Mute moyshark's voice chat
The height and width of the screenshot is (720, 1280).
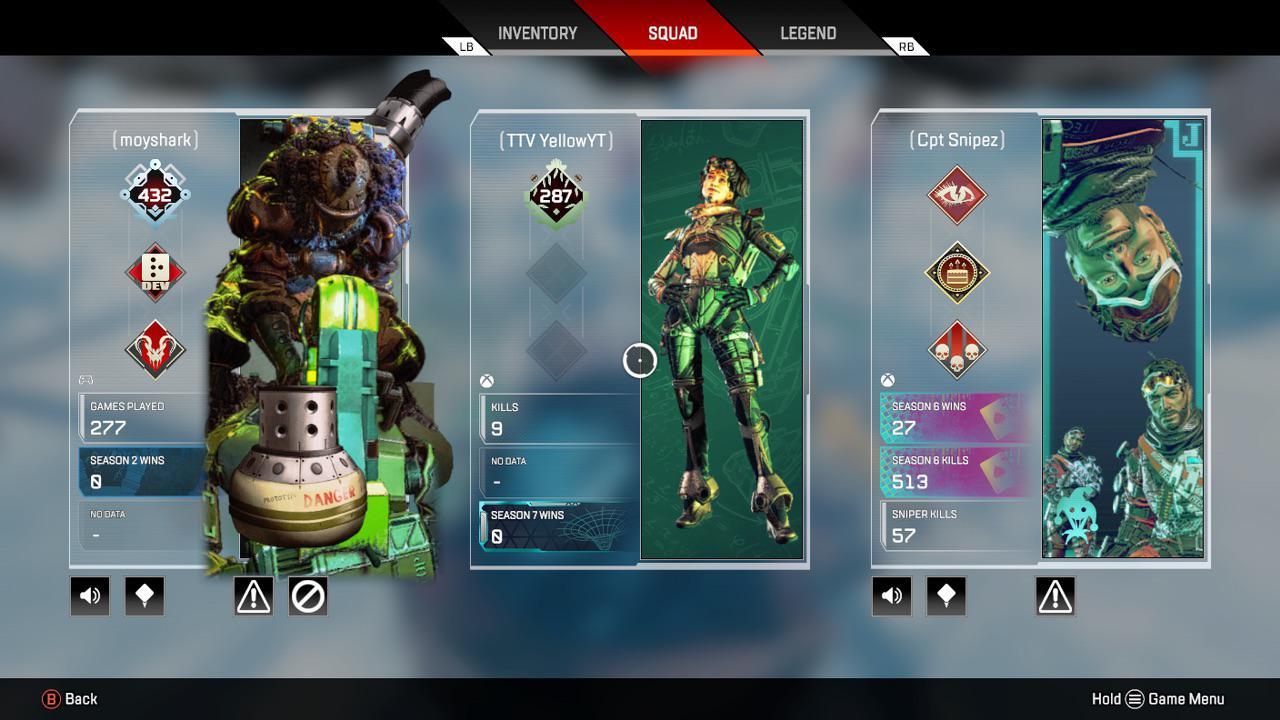(x=89, y=595)
